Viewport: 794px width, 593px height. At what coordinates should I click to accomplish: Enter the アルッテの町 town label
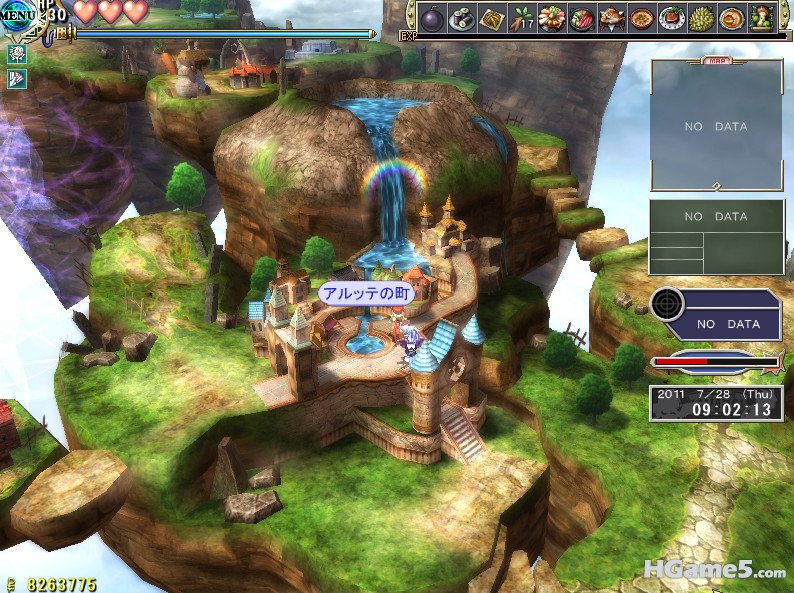coord(366,294)
